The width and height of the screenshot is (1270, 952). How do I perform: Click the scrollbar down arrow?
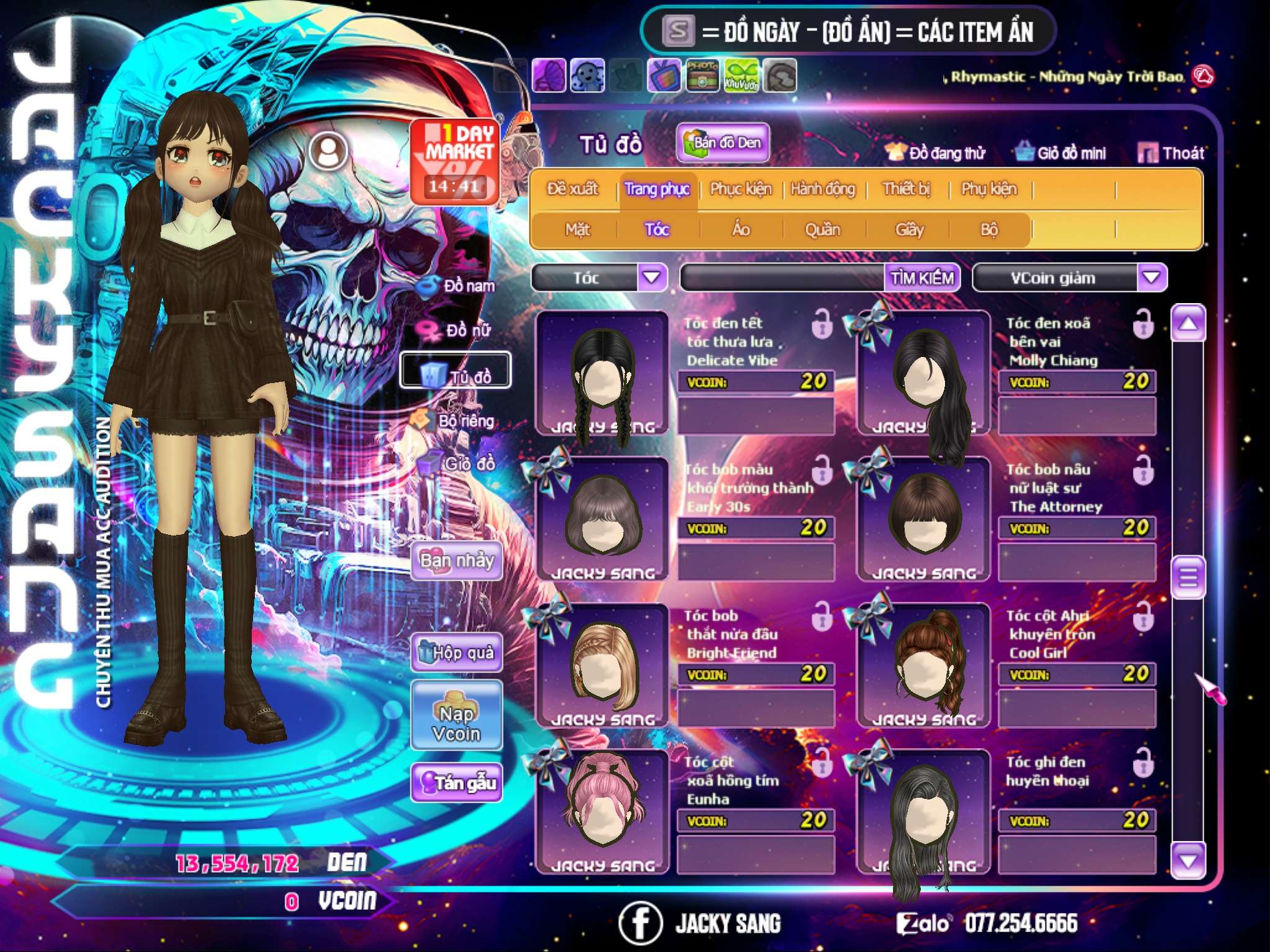[x=1188, y=861]
